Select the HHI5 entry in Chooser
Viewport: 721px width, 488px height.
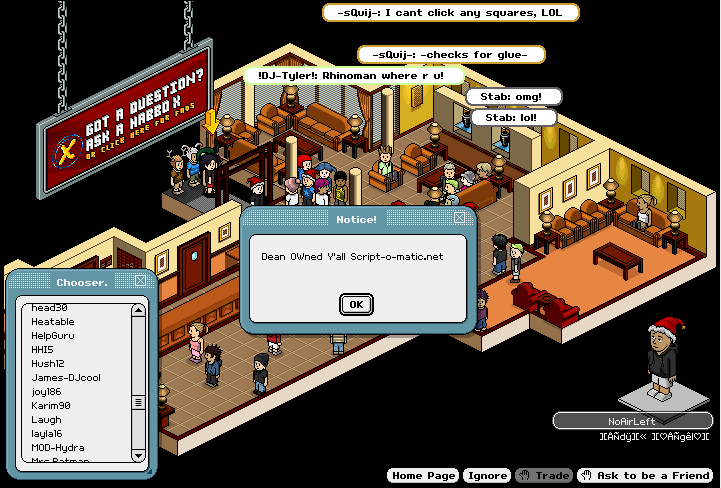42,350
